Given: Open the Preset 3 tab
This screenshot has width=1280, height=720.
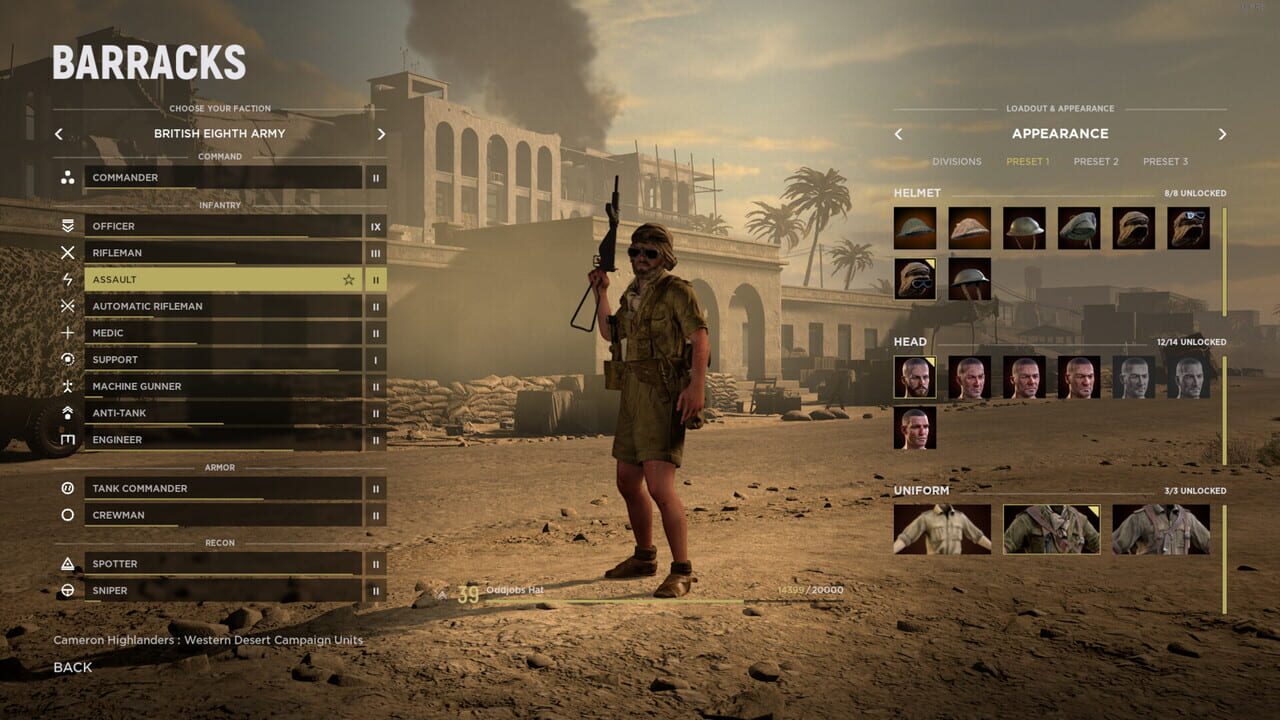Looking at the screenshot, I should pyautogui.click(x=1165, y=161).
